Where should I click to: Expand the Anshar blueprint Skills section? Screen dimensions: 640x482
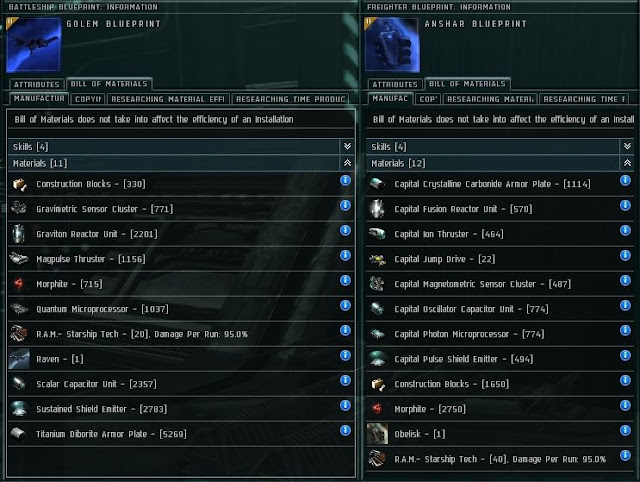click(x=627, y=146)
